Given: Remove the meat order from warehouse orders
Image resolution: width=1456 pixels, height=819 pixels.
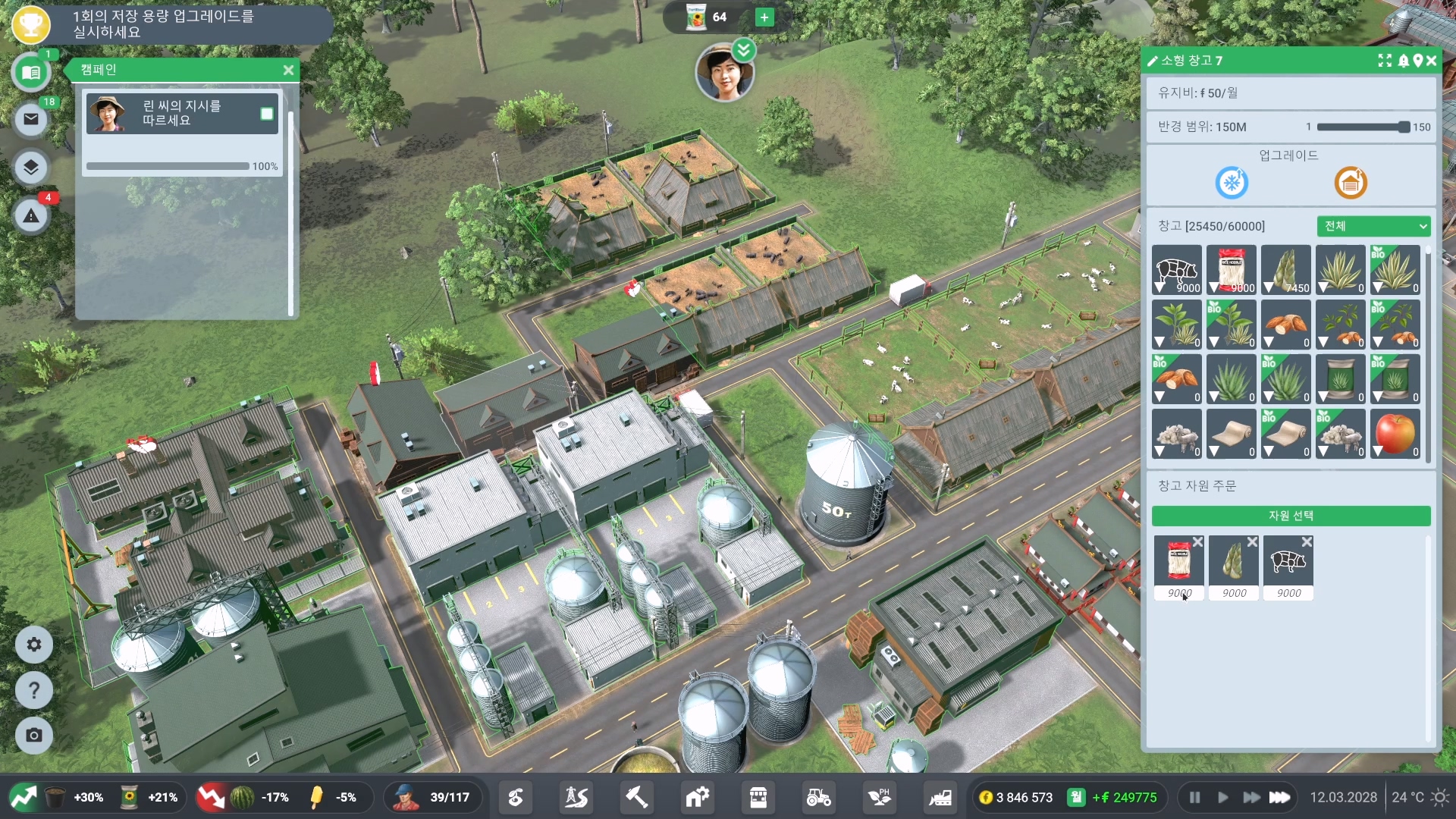Looking at the screenshot, I should coord(1307,542).
